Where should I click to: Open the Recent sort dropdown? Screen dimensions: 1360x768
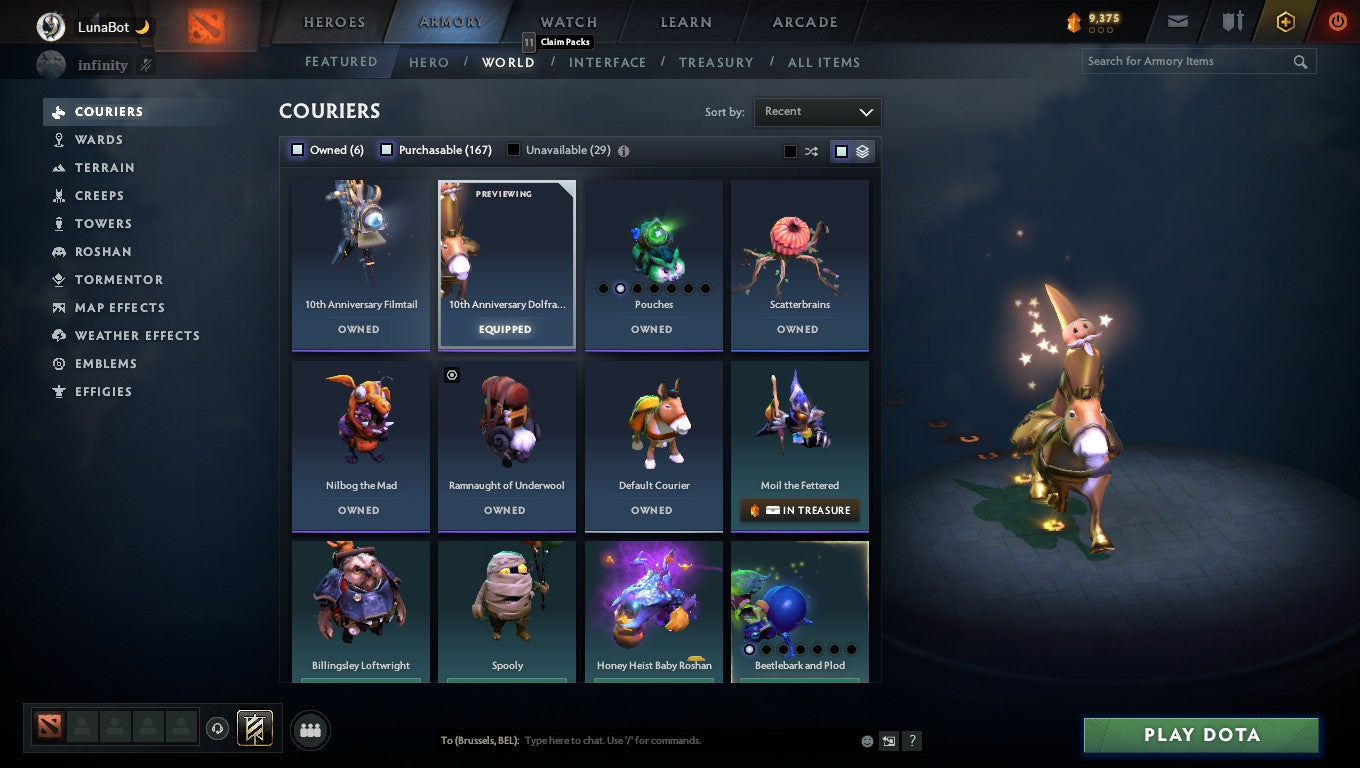coord(817,112)
